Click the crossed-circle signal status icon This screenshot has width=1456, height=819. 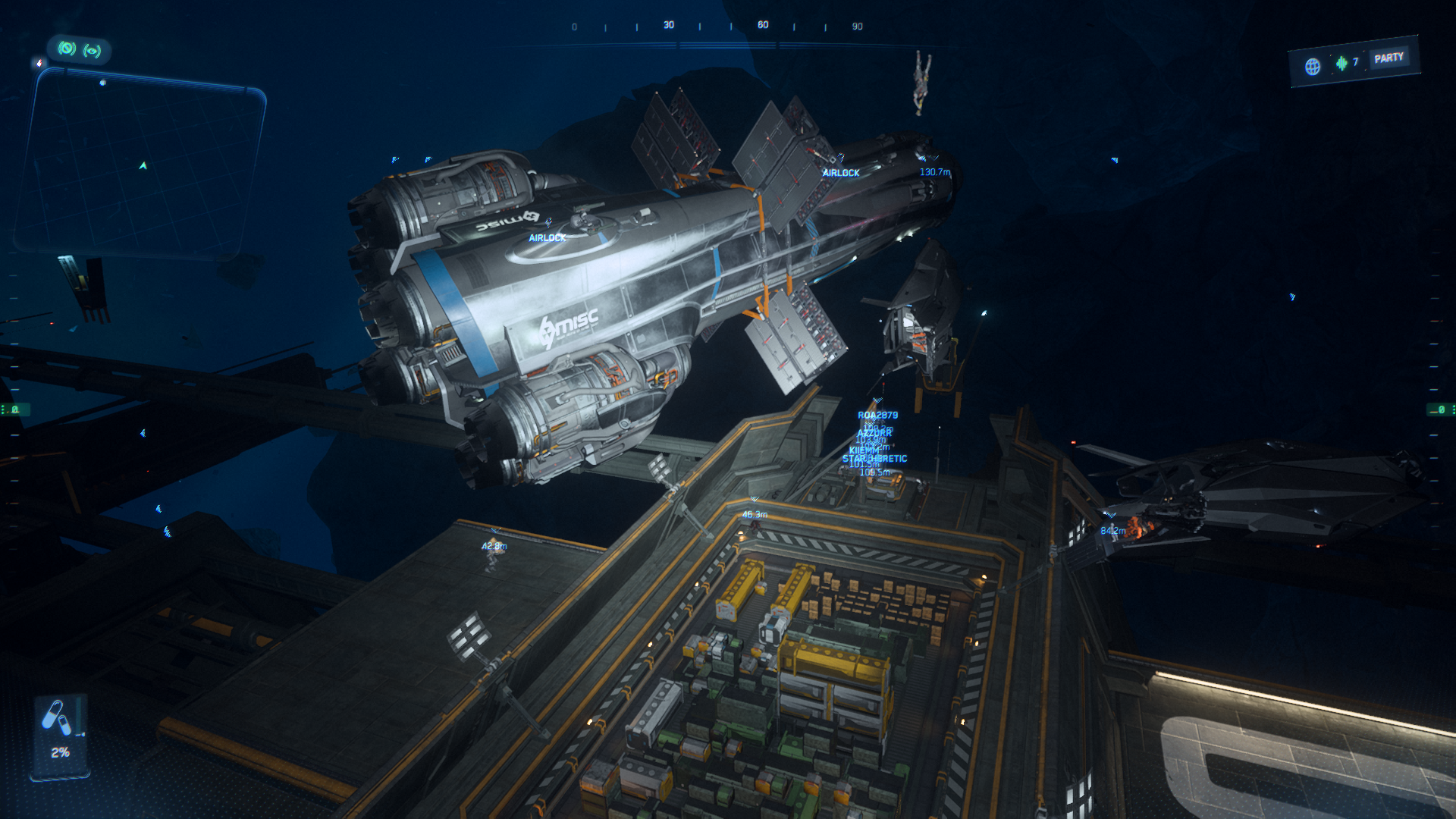(67, 49)
